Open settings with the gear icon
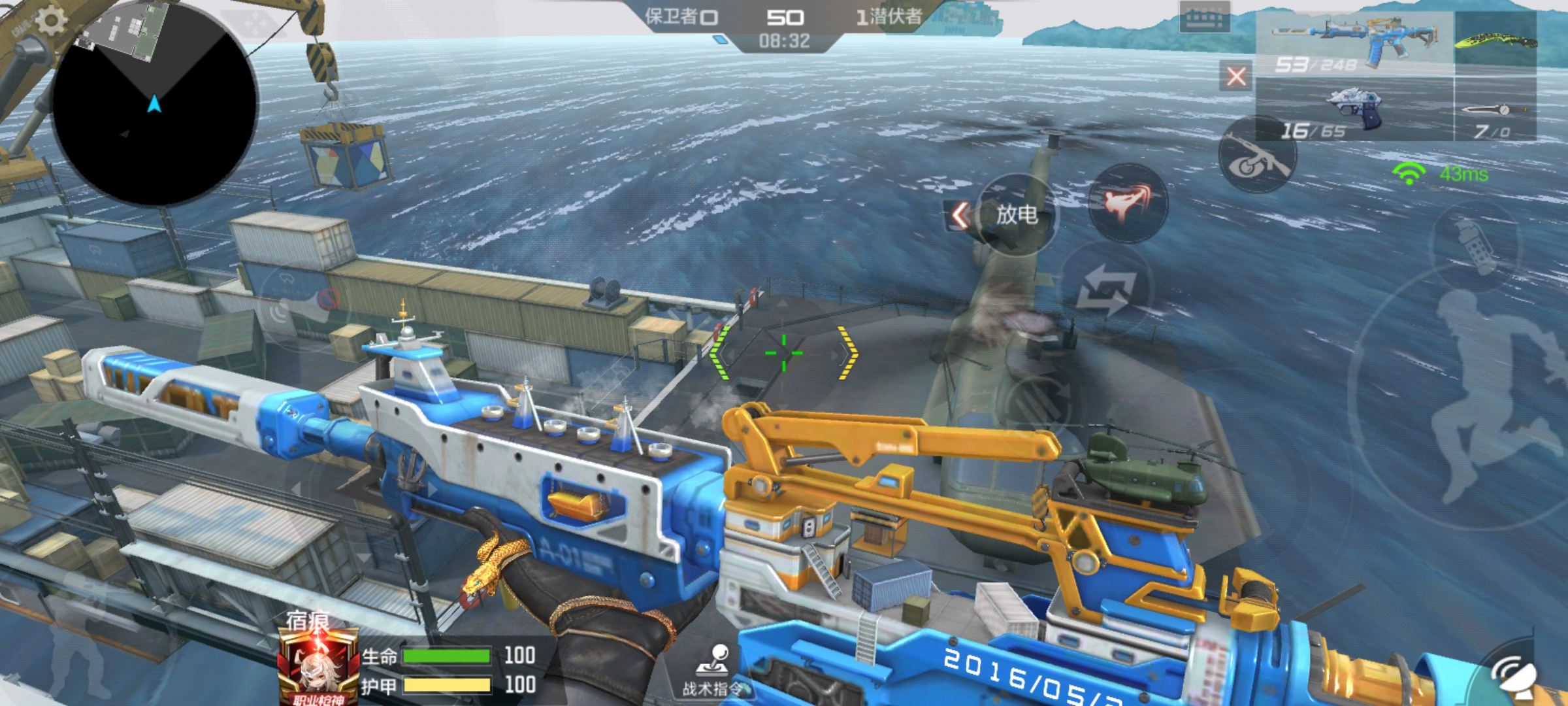The image size is (1568, 706). [x=50, y=21]
